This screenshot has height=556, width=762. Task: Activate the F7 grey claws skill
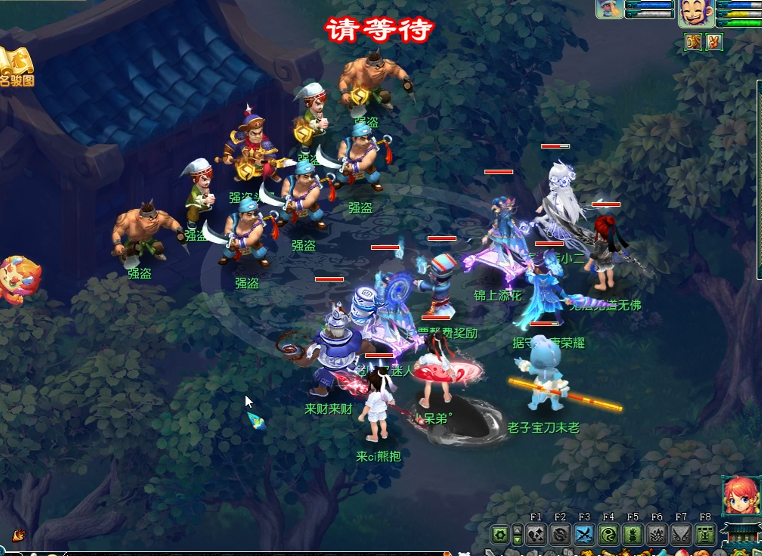[x=681, y=535]
